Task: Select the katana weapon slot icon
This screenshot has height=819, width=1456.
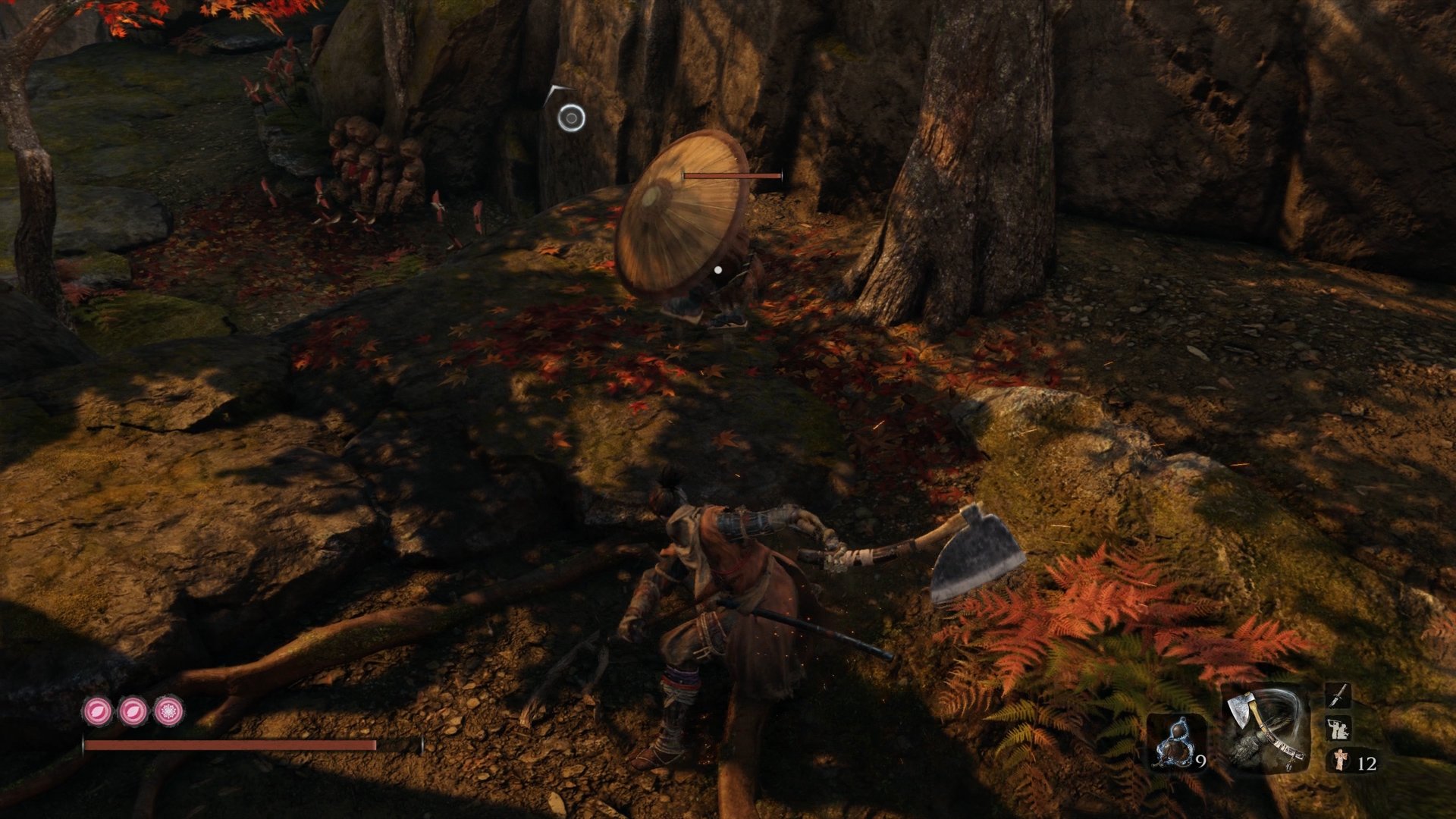Action: 1338,696
